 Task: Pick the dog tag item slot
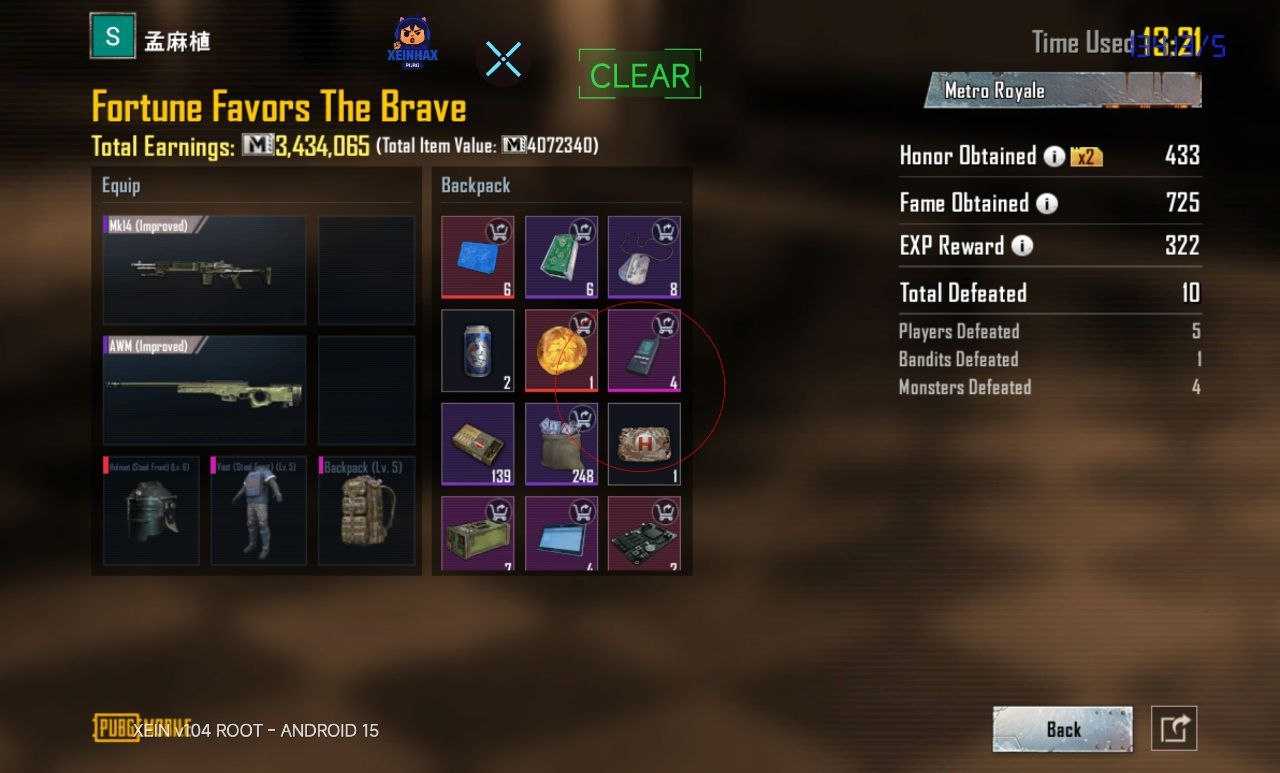[x=644, y=257]
